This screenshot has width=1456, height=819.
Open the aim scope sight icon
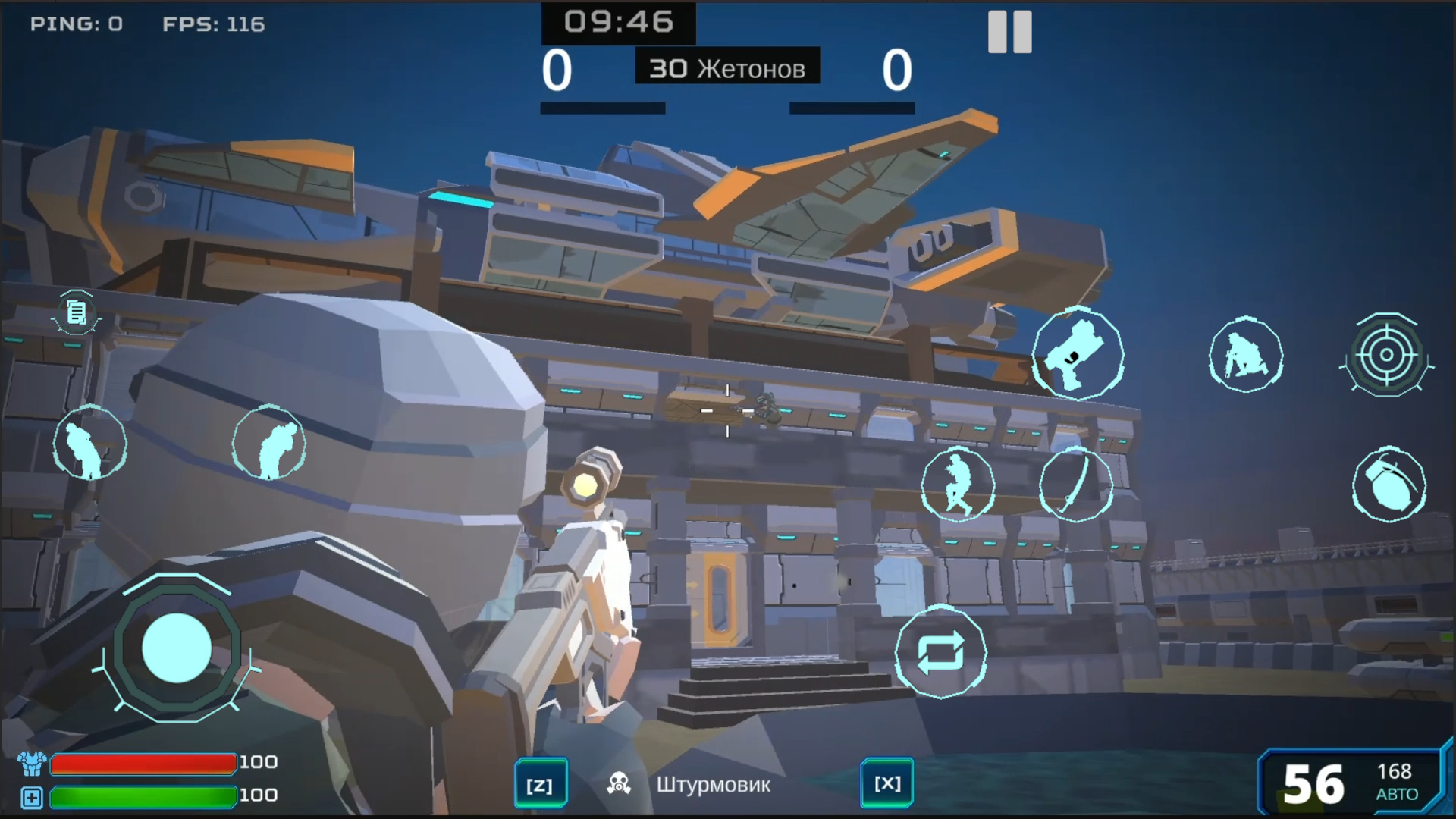pos(1388,356)
